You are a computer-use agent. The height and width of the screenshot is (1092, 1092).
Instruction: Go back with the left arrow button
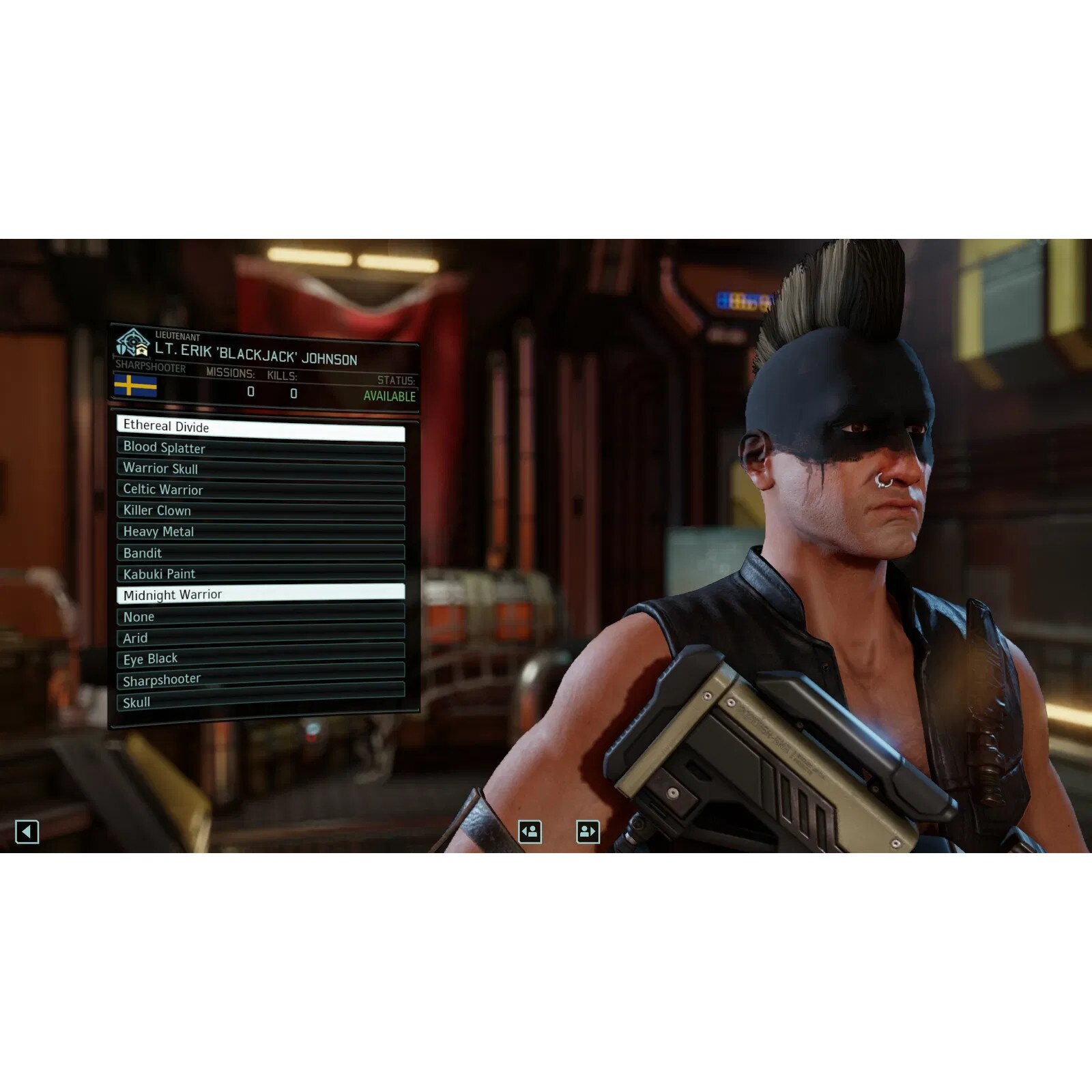(x=27, y=832)
